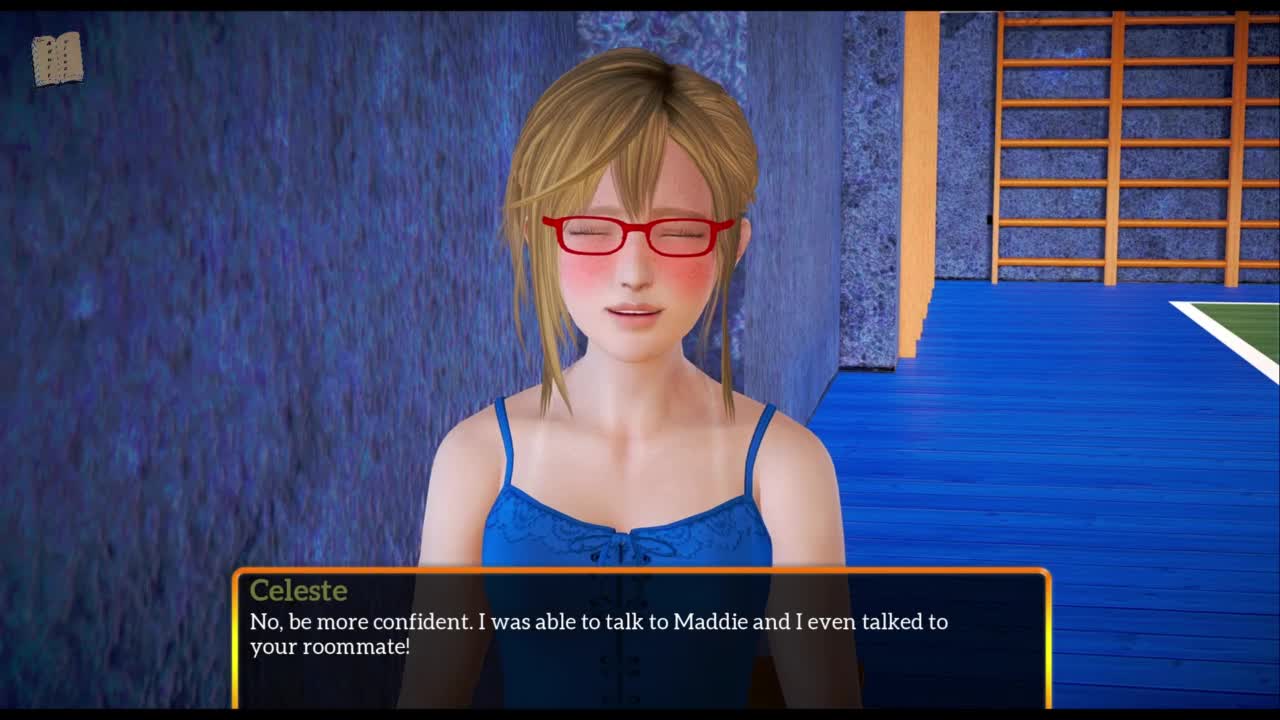Advance Celeste's dialogue box
This screenshot has width=1280, height=720.
[641, 638]
